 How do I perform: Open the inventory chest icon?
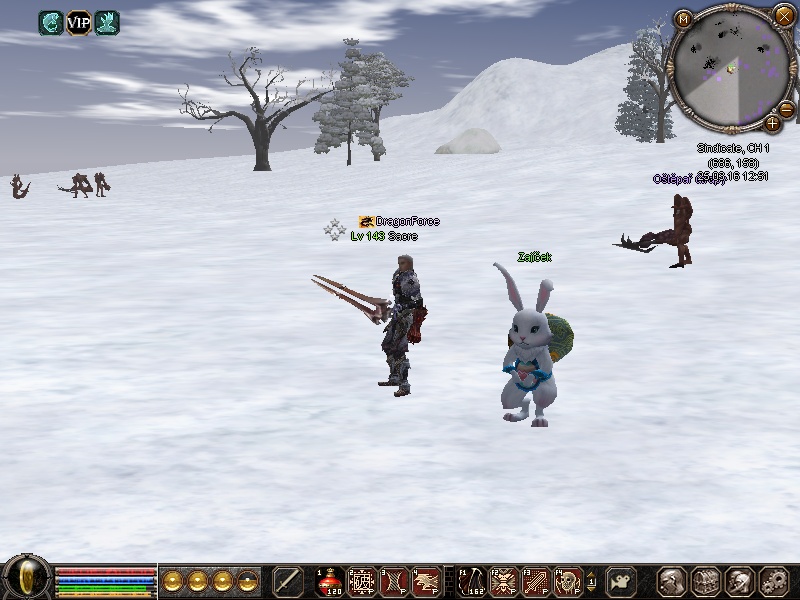click(x=706, y=581)
